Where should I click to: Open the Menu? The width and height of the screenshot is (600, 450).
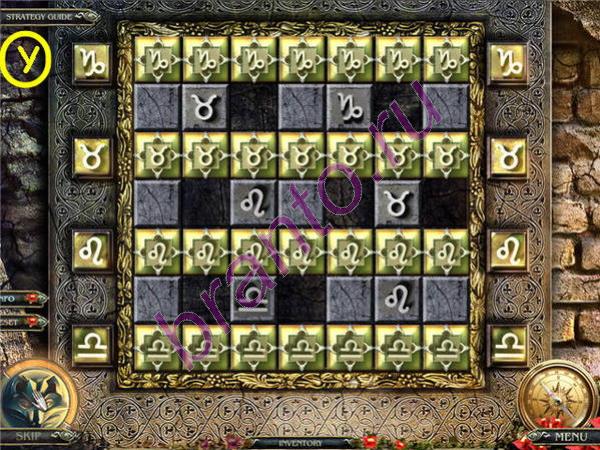click(x=570, y=436)
